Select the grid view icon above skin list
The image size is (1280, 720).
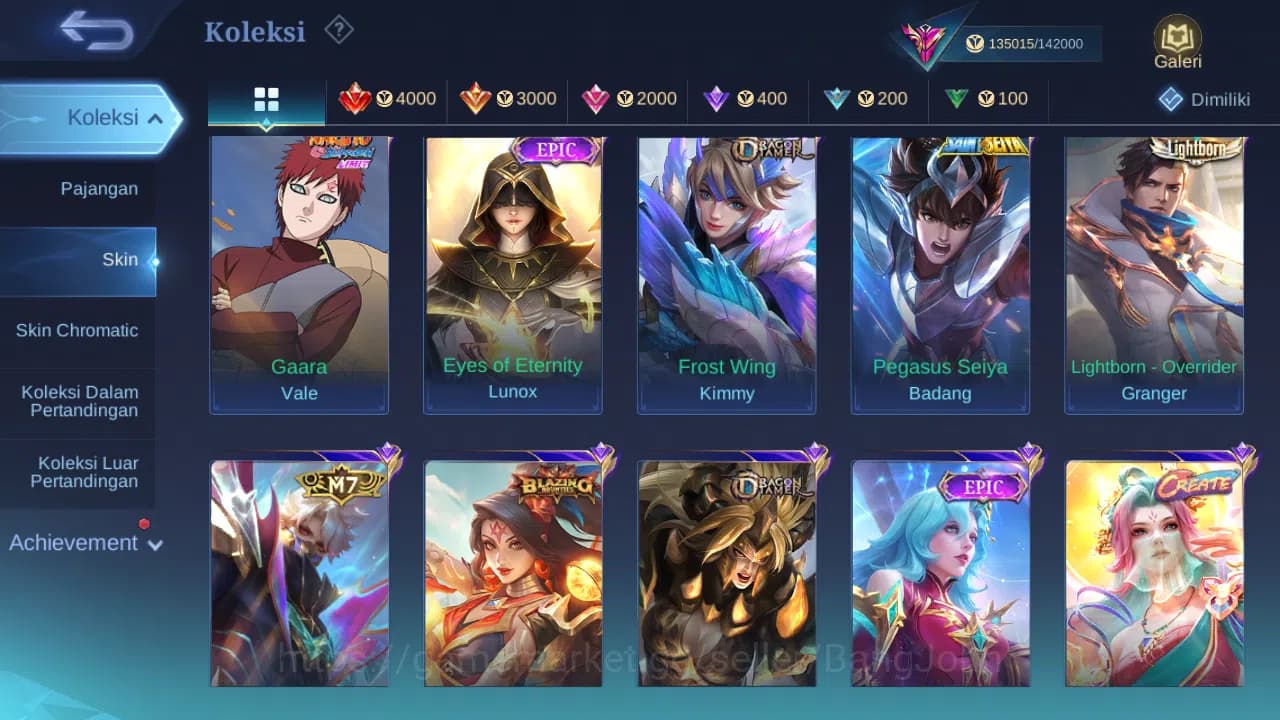265,98
